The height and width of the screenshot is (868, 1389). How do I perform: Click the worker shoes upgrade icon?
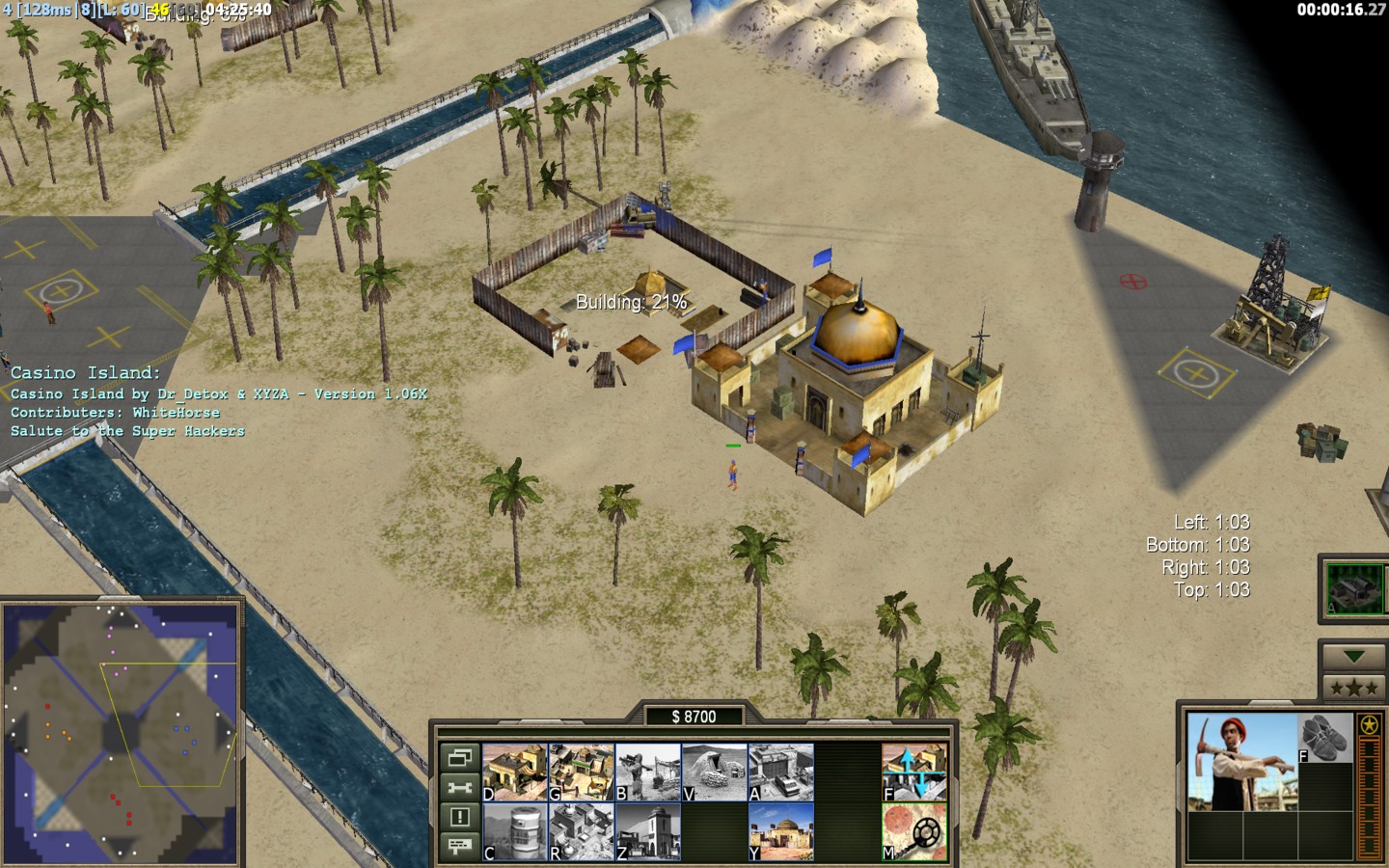pyautogui.click(x=1325, y=739)
